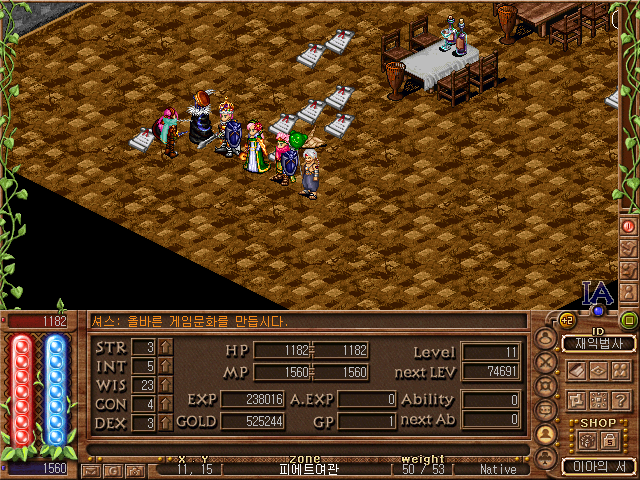Click the yellow +2 round button
Viewport: 640px width, 480px height.
[567, 320]
